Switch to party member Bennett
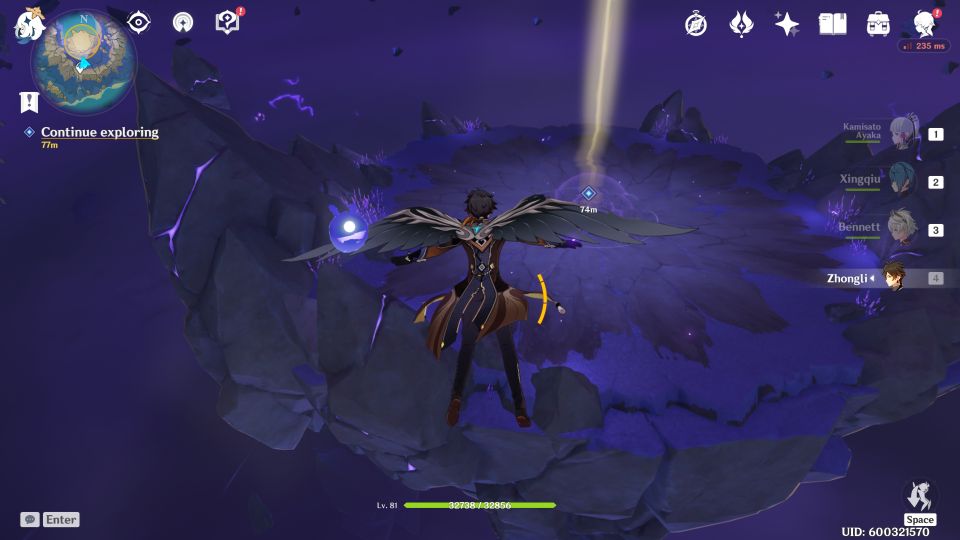960x540 pixels. [902, 230]
